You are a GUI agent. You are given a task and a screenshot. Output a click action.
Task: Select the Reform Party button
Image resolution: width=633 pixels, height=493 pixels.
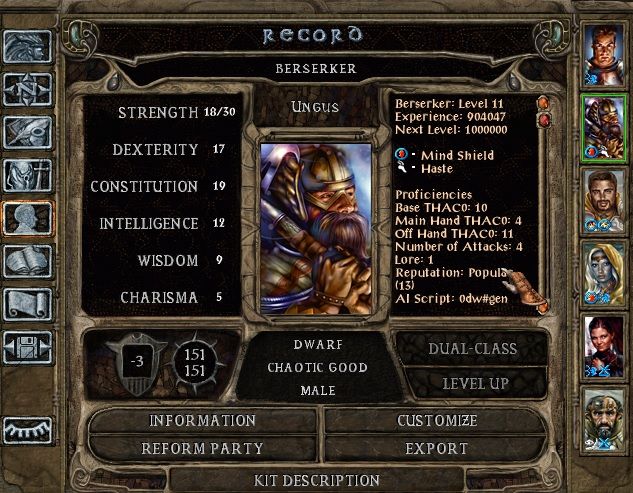coord(203,448)
